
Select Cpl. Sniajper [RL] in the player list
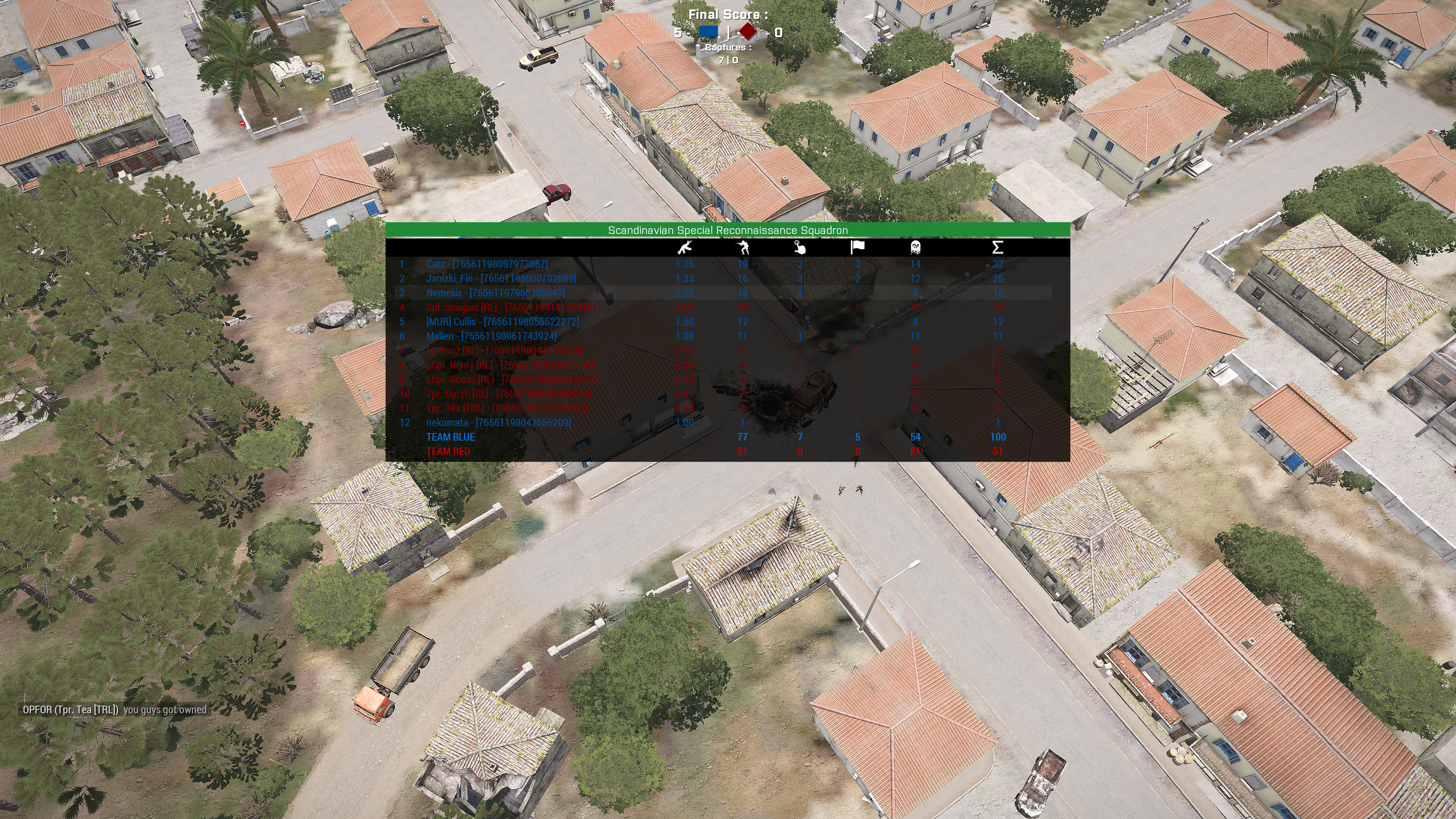pos(513,308)
